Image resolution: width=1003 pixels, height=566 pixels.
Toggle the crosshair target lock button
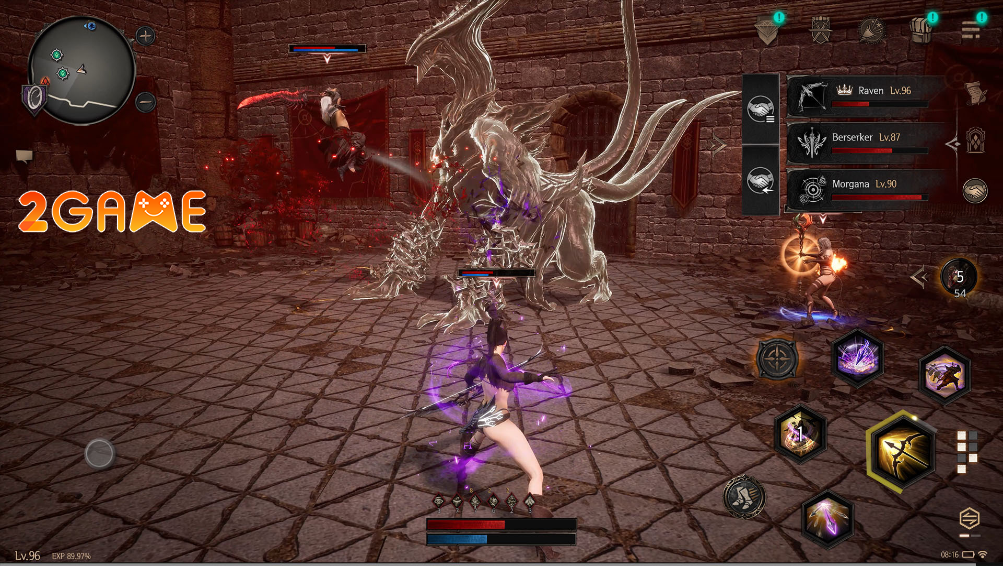tap(777, 358)
